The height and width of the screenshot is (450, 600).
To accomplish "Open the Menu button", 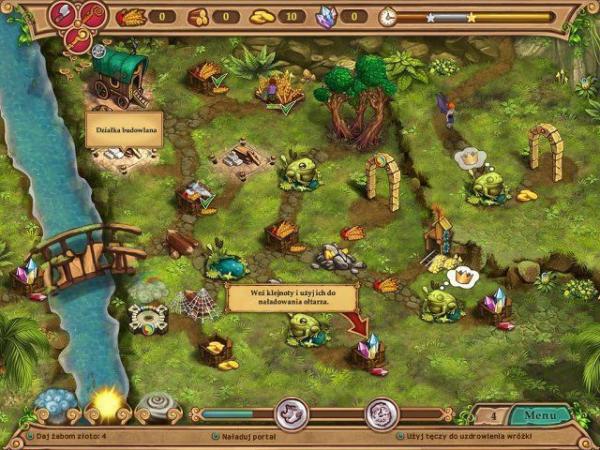I will pos(540,413).
